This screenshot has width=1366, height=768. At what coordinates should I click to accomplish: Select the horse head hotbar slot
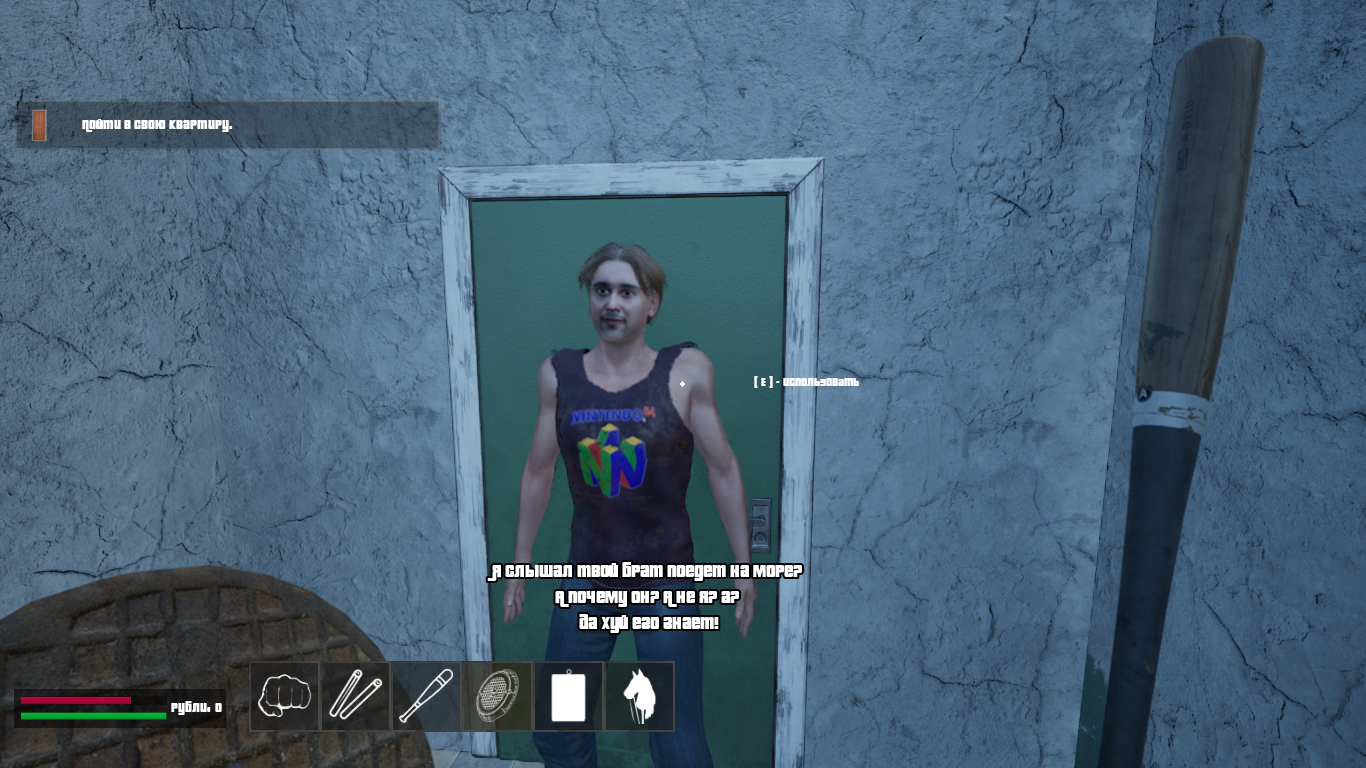click(x=640, y=696)
